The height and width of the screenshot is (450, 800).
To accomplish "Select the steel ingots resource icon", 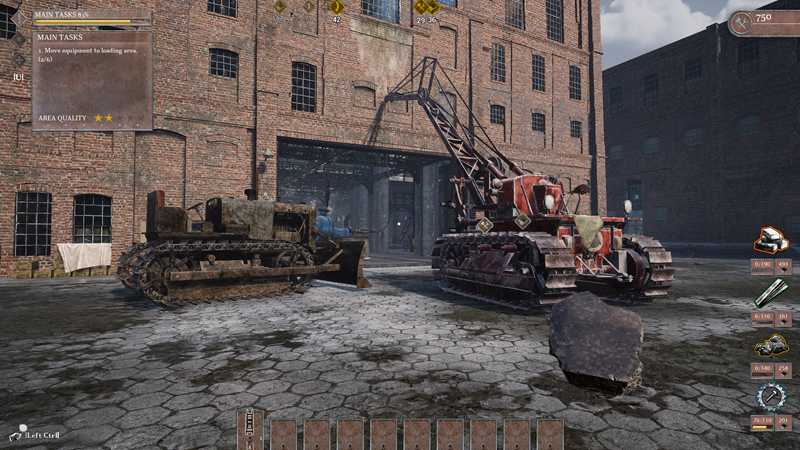I will [x=771, y=240].
